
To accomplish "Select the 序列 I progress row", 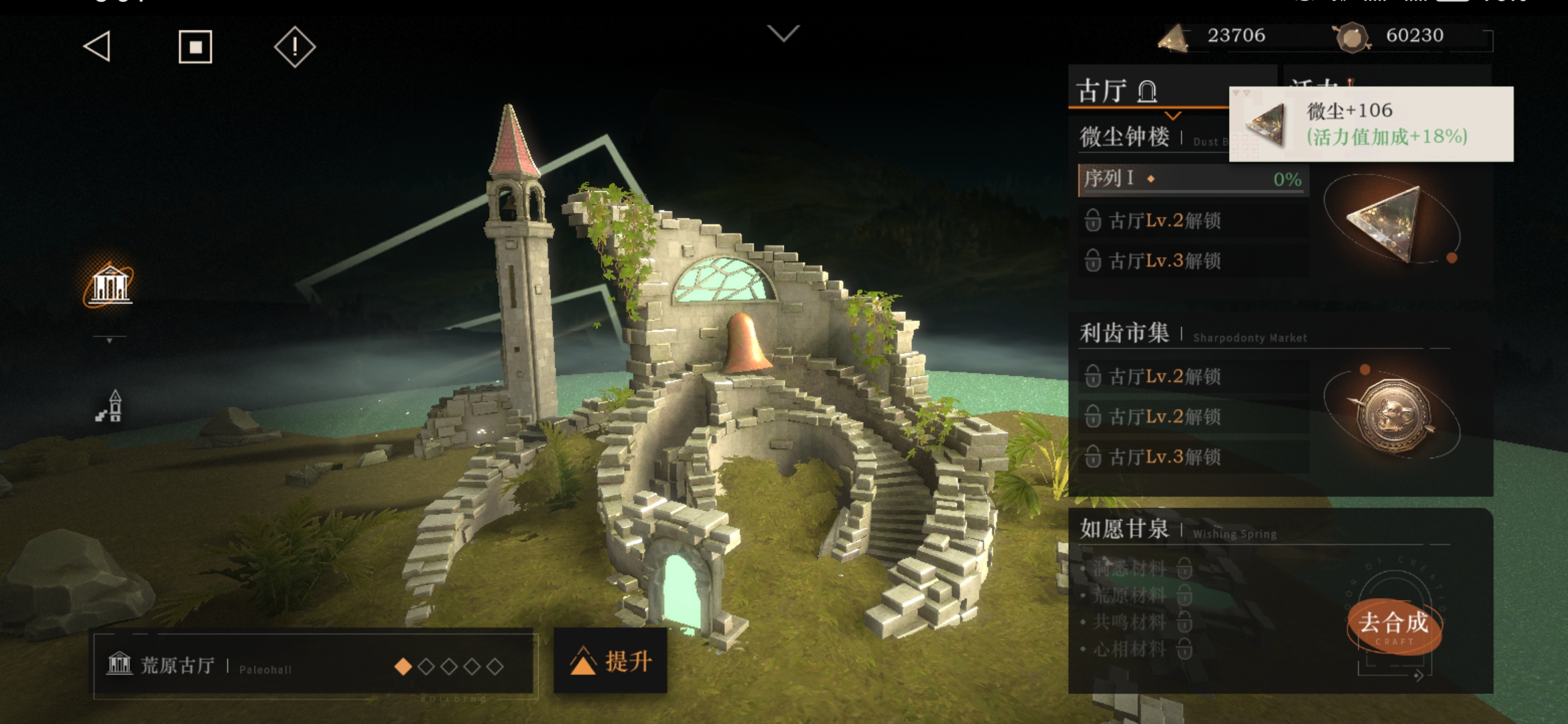I will coord(1193,180).
